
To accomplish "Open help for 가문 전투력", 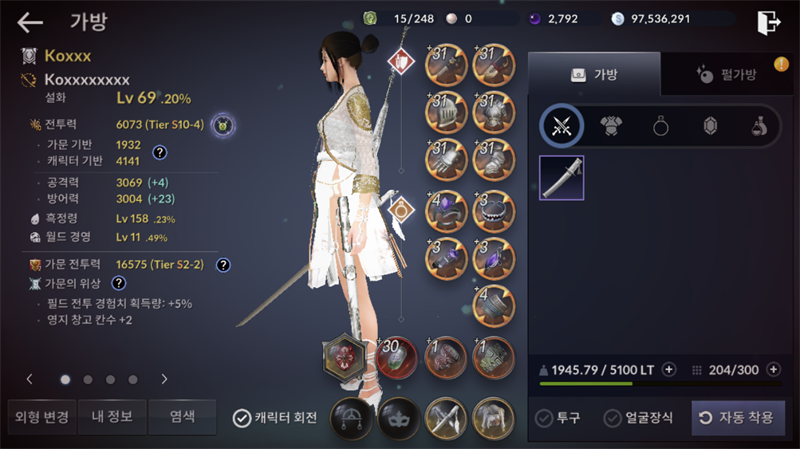I will tap(224, 265).
